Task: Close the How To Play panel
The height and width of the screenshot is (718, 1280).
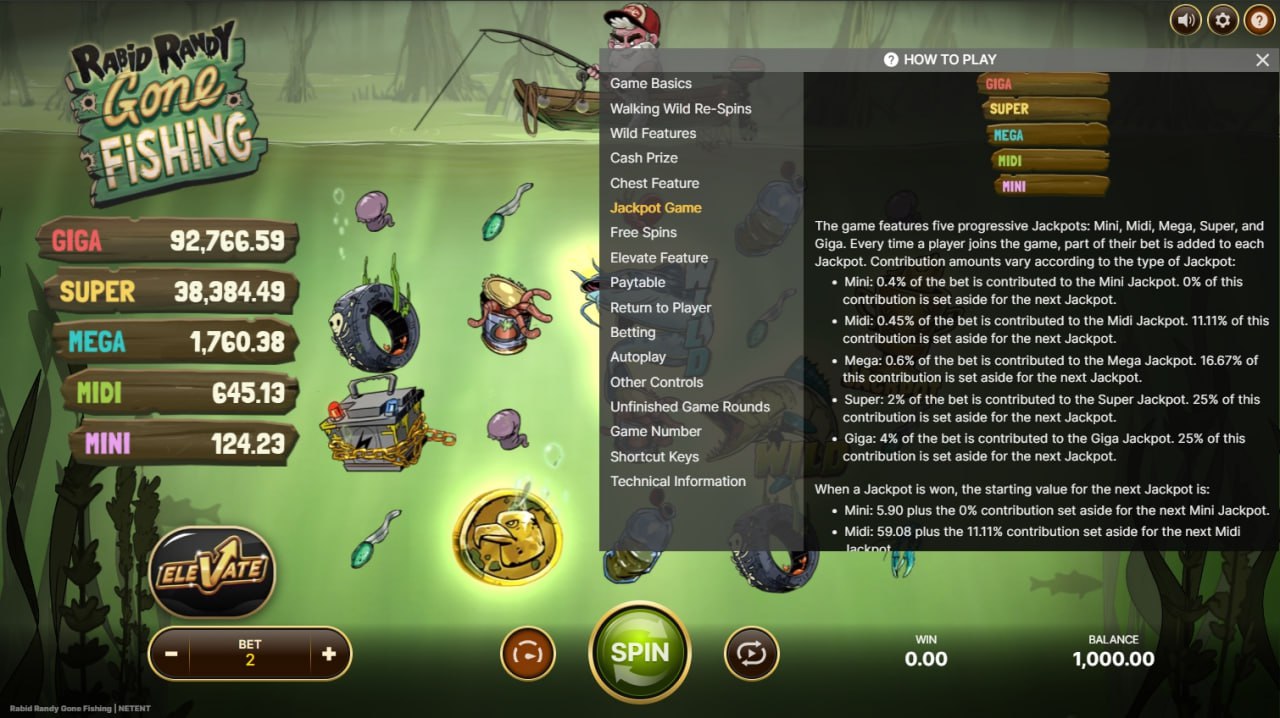Action: pyautogui.click(x=1262, y=60)
